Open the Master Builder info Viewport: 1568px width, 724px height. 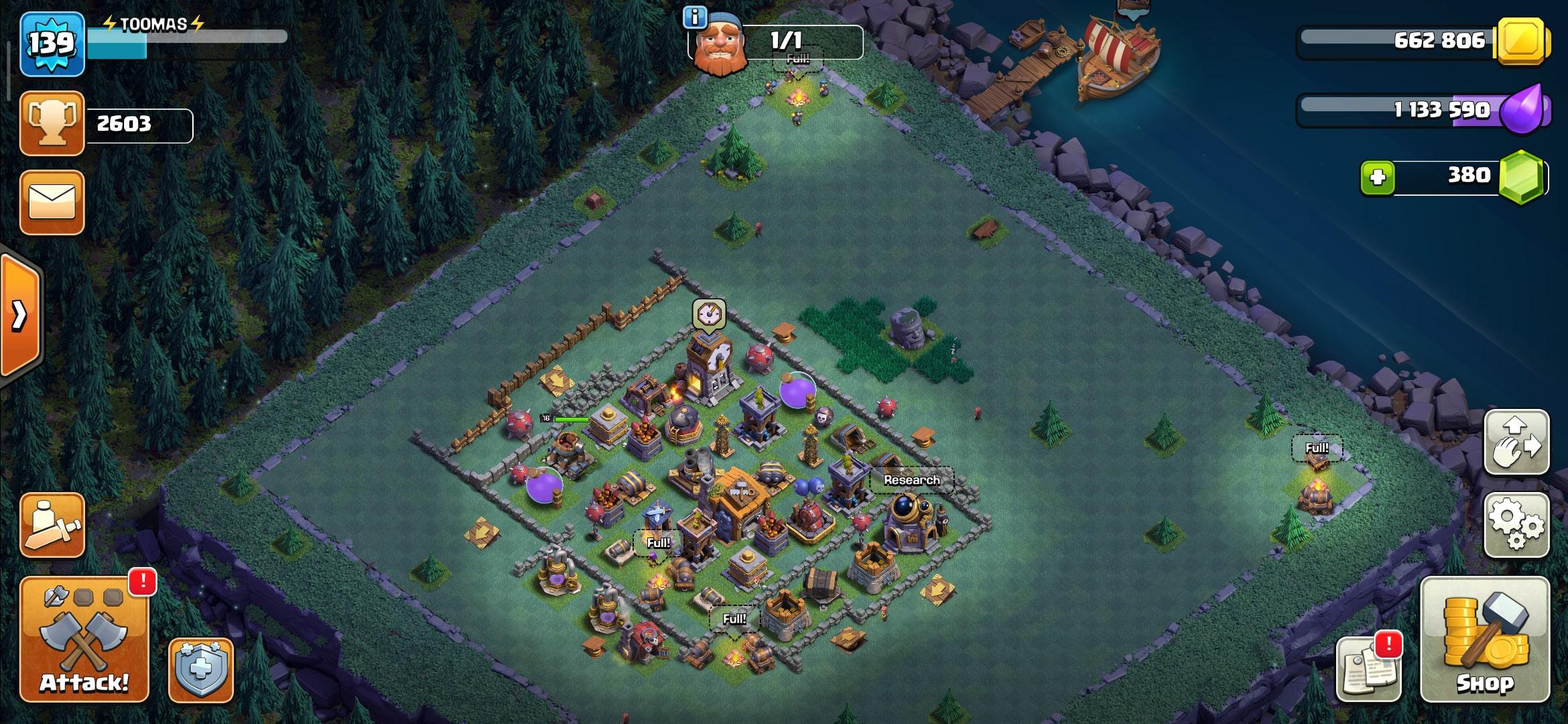(695, 17)
